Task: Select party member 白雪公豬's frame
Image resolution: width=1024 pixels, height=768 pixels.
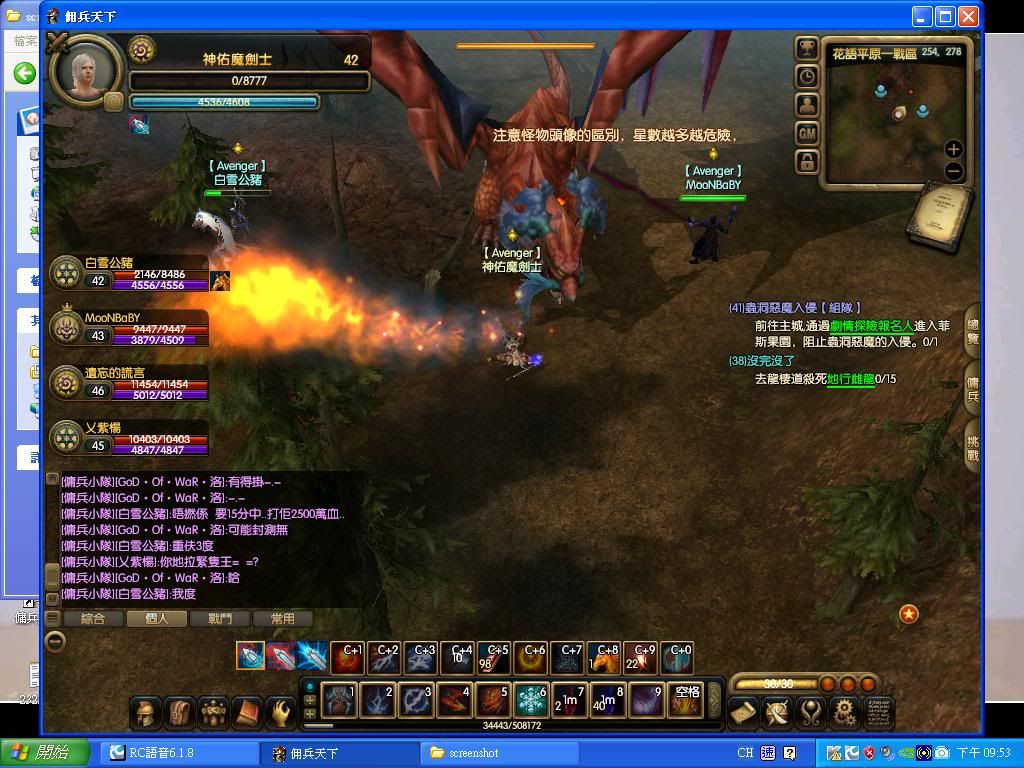Action: (130, 273)
